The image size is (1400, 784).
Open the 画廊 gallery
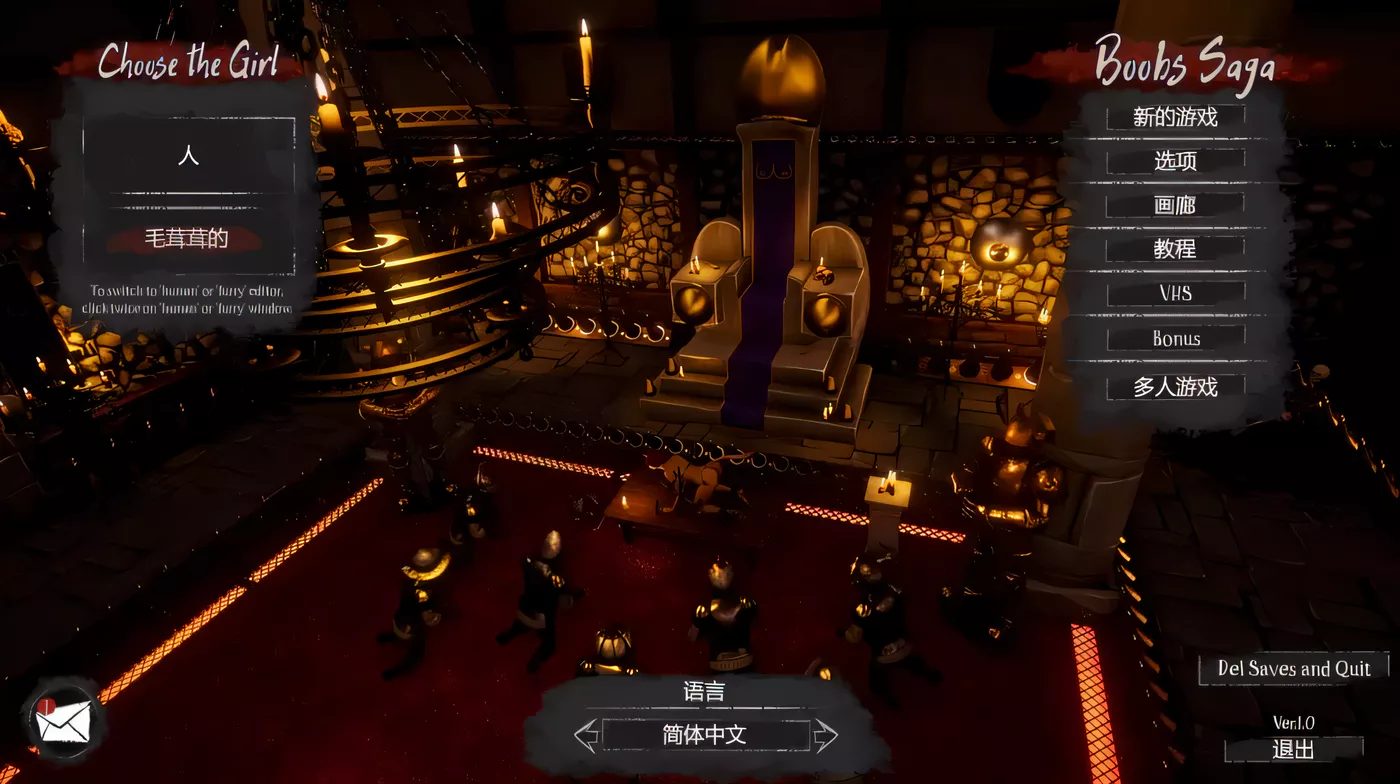pyautogui.click(x=1175, y=206)
